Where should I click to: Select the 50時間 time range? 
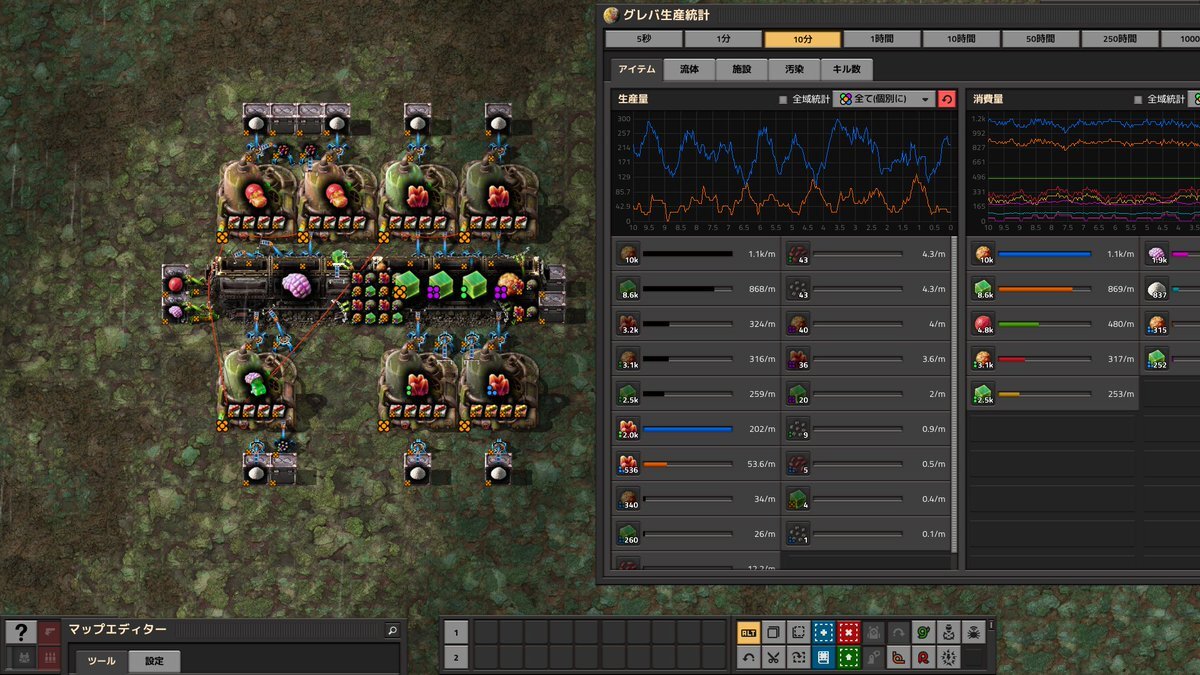(1039, 39)
